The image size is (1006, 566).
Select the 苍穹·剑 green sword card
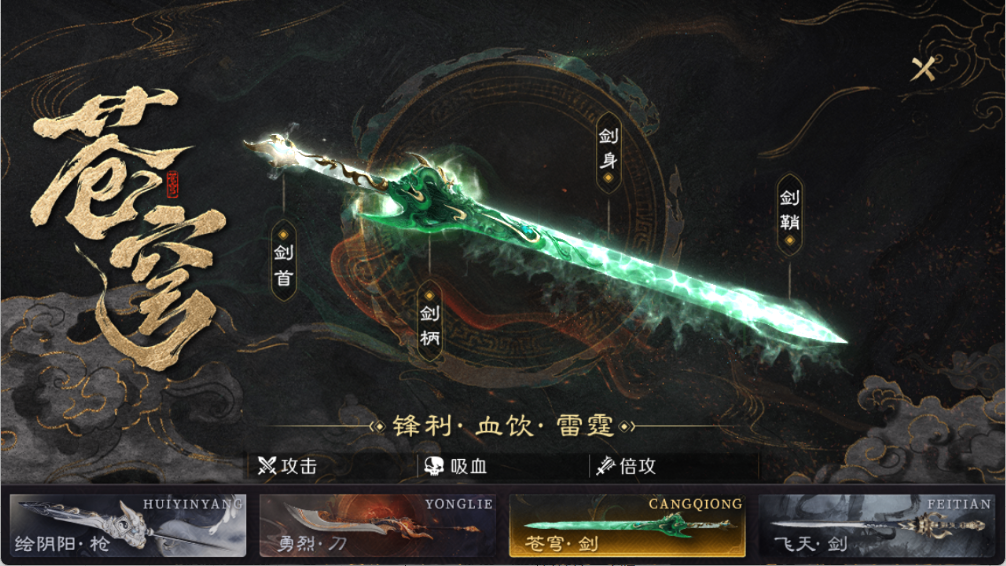[x=627, y=526]
